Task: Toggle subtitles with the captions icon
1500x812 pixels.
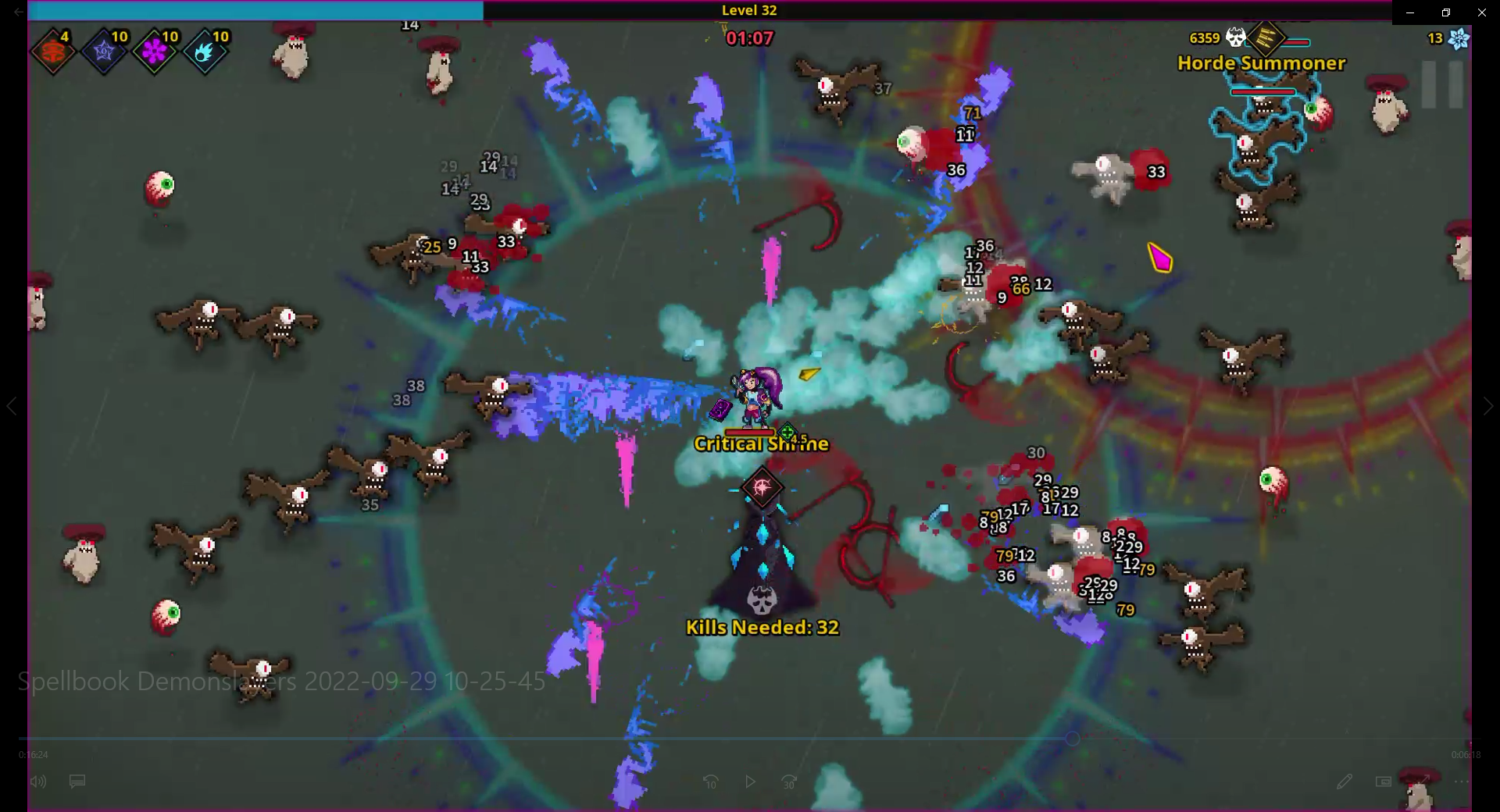Action: pyautogui.click(x=77, y=782)
